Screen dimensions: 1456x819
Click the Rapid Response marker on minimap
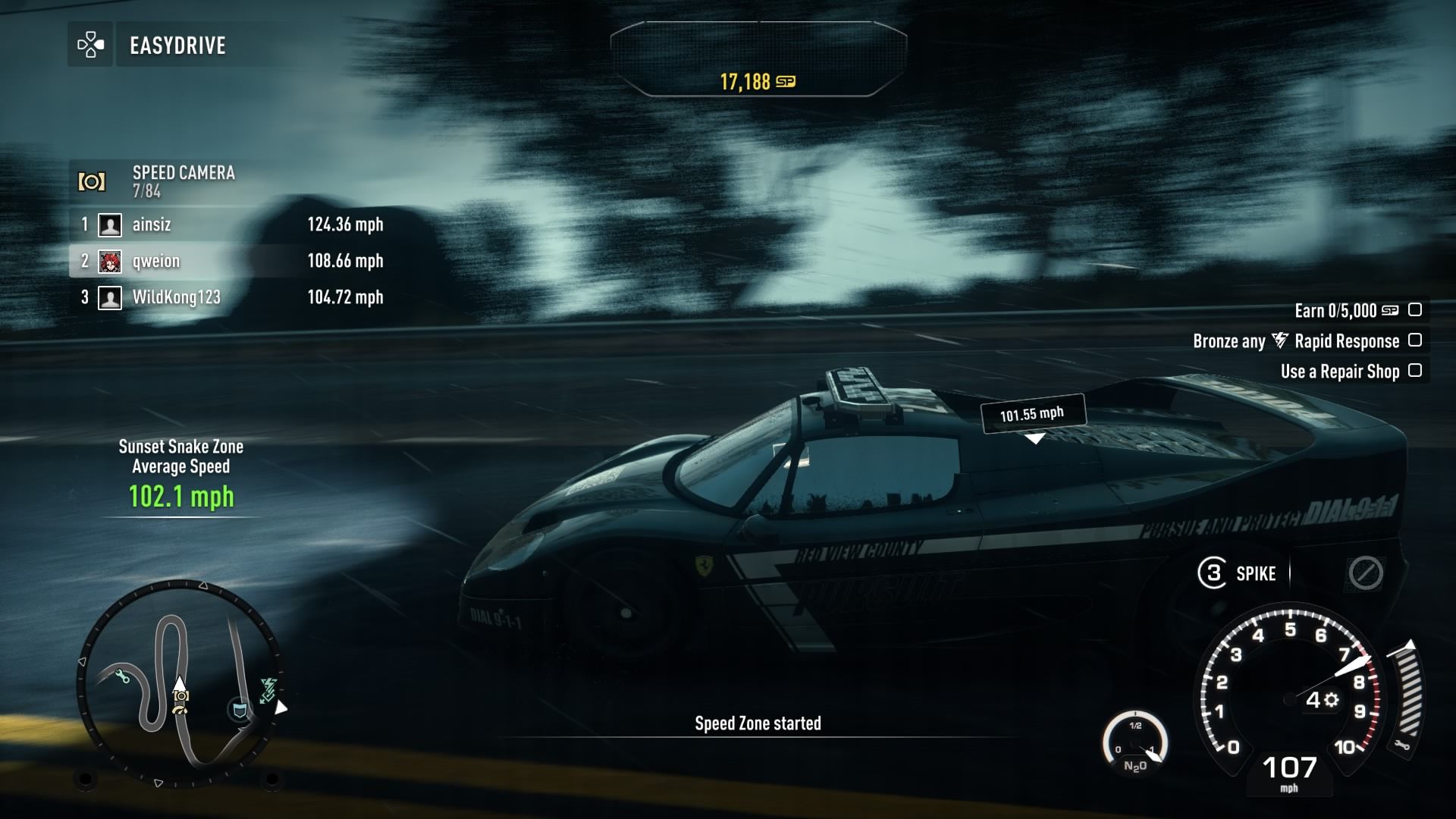click(268, 689)
